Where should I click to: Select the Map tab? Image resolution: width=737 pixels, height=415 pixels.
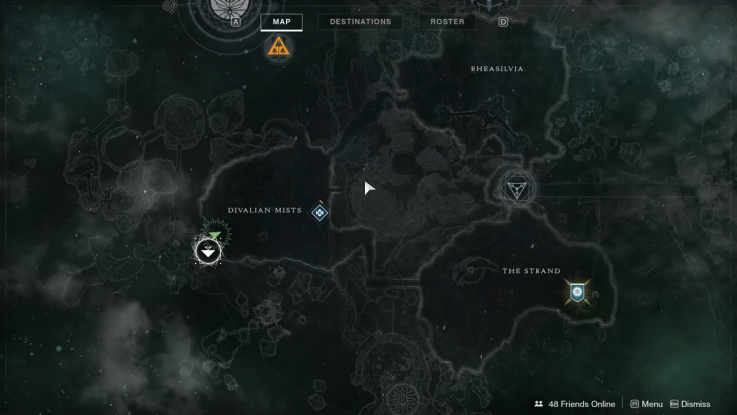(281, 21)
